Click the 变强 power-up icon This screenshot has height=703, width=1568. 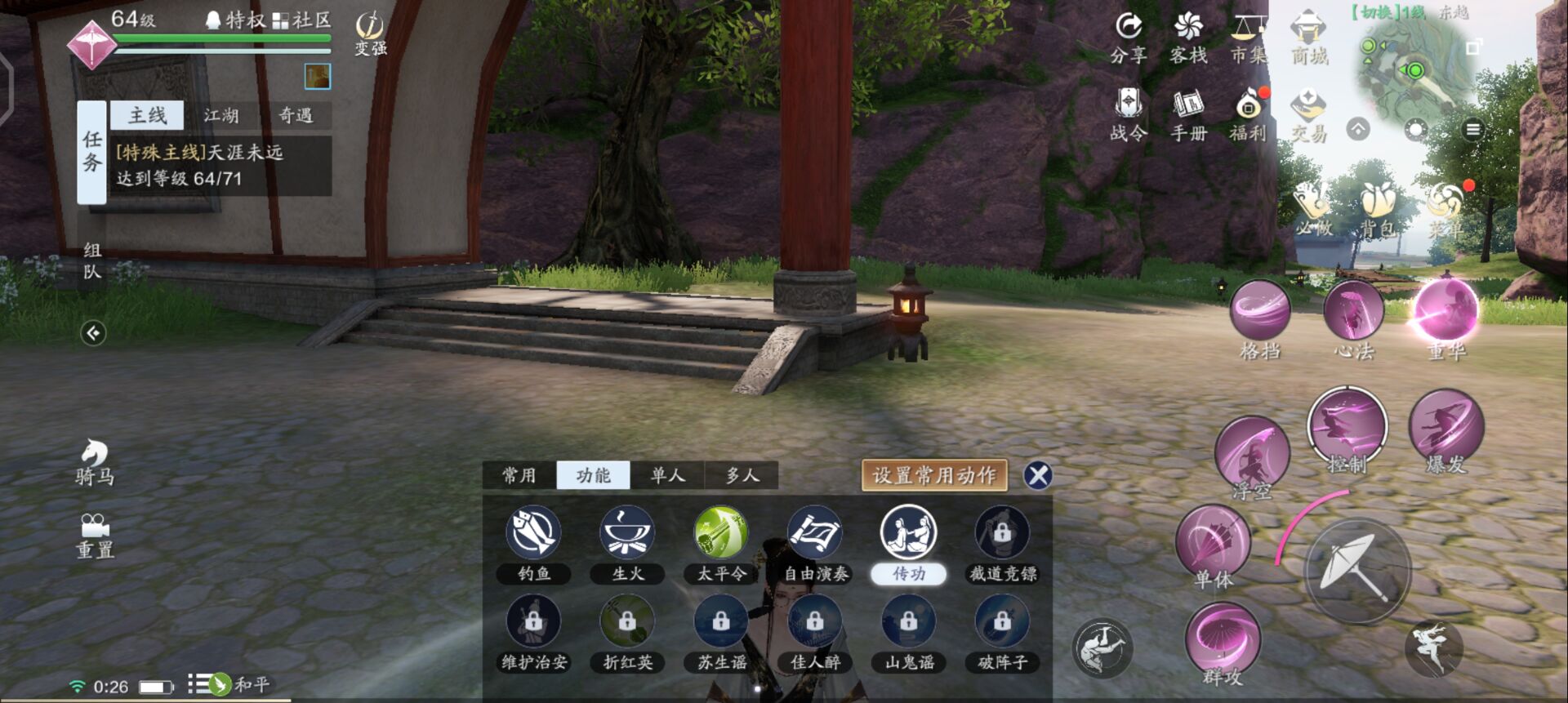371,34
